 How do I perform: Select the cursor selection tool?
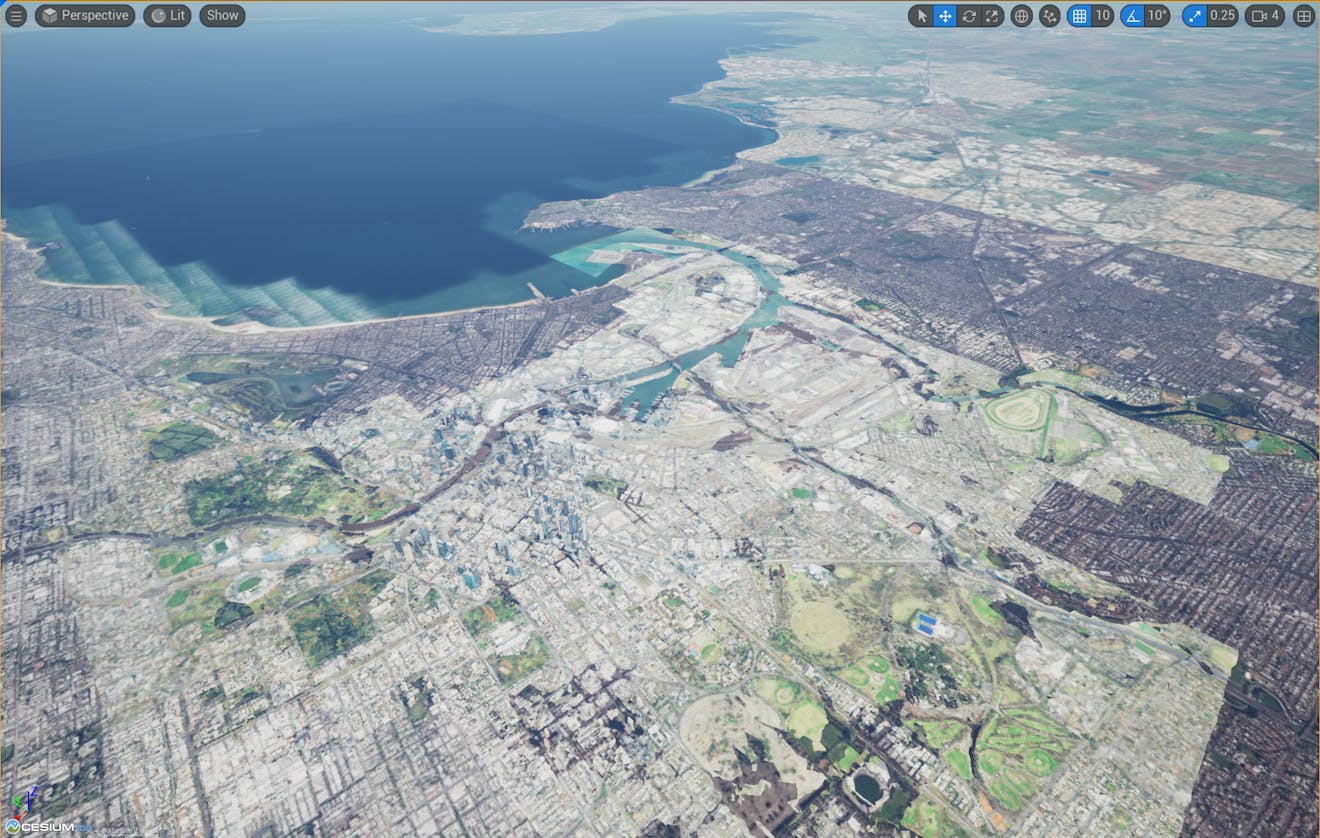click(x=921, y=15)
